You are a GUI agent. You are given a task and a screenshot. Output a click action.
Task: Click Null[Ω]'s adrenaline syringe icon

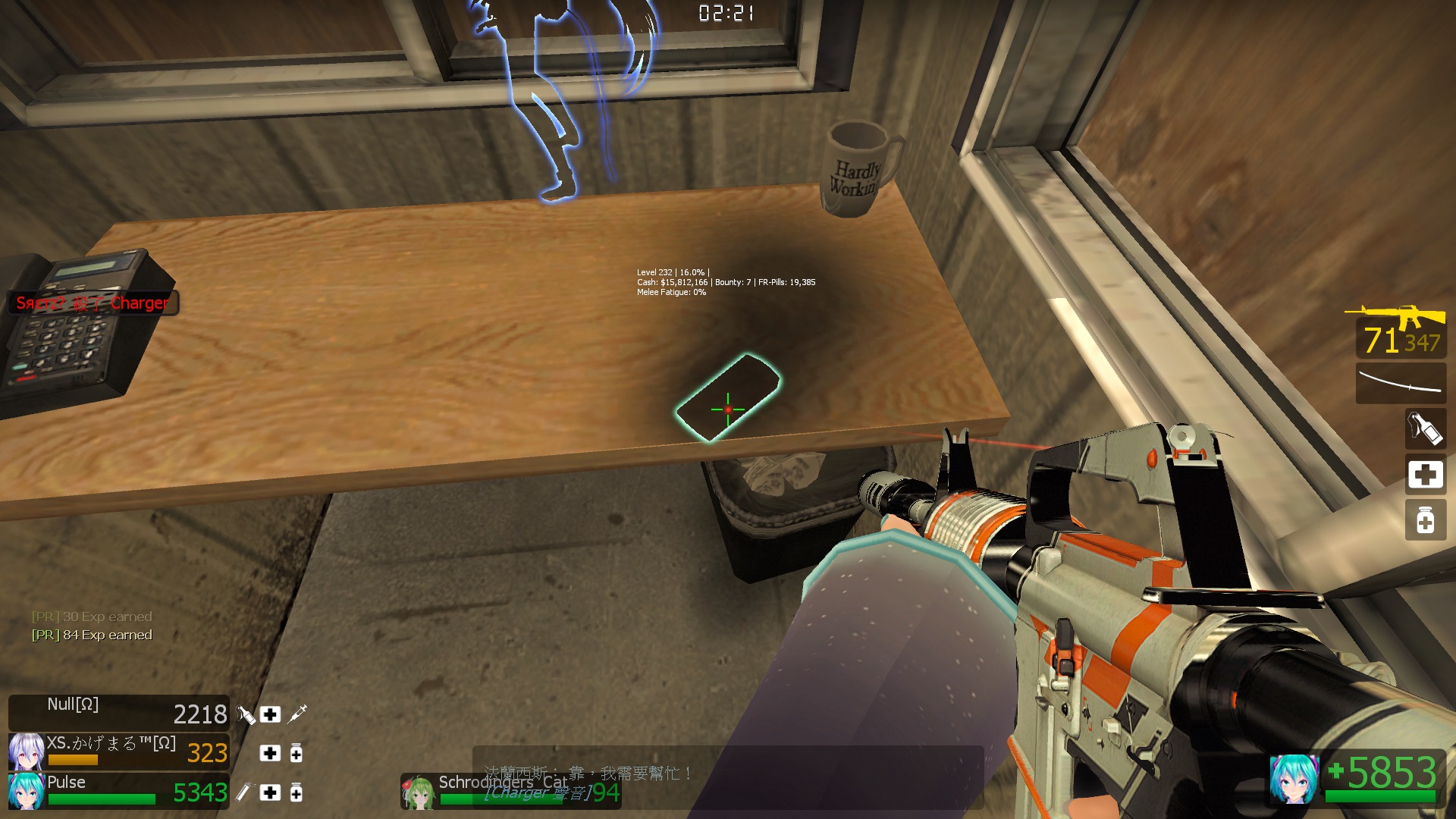pyautogui.click(x=297, y=714)
